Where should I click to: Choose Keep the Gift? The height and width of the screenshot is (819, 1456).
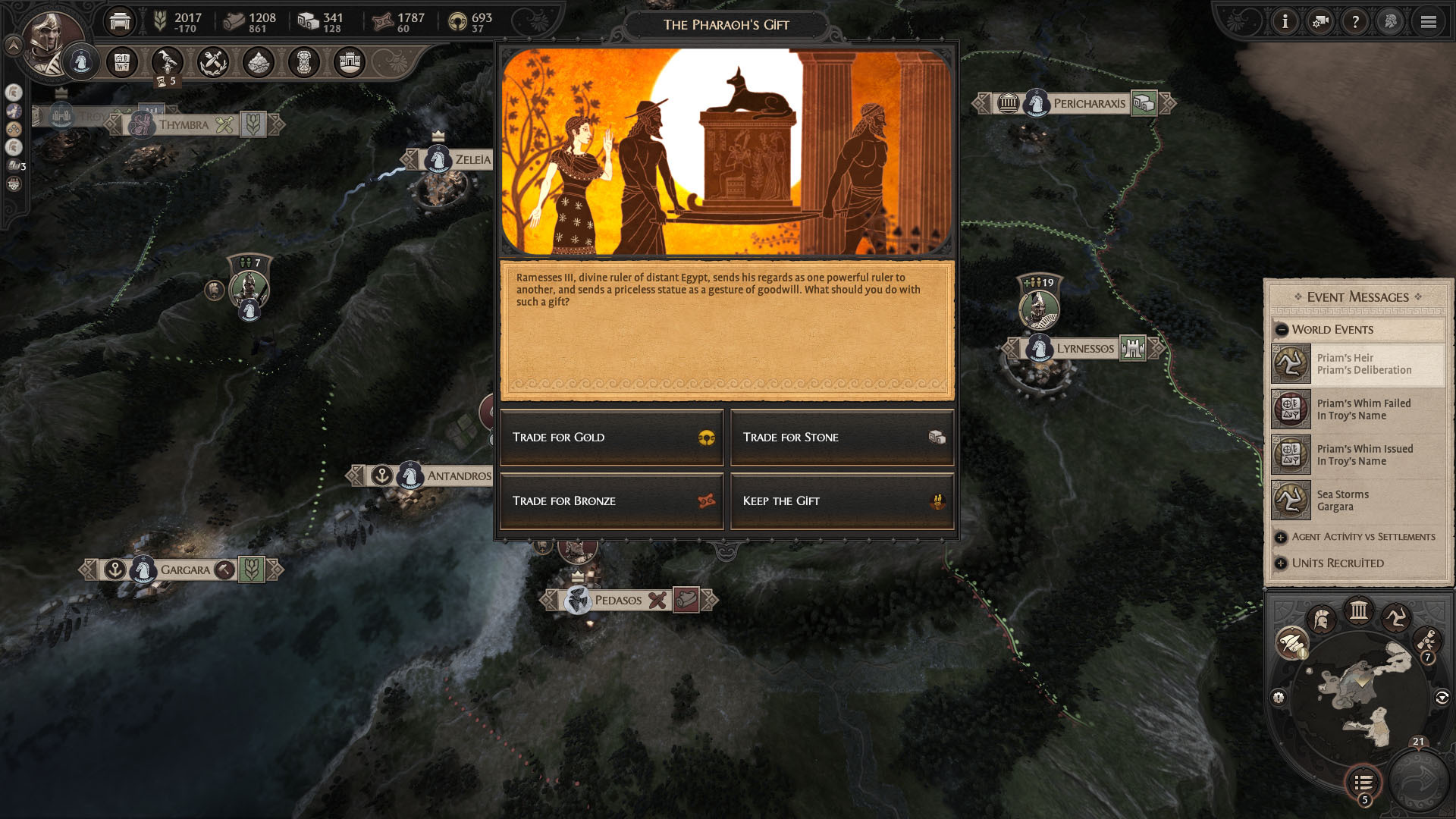click(842, 501)
